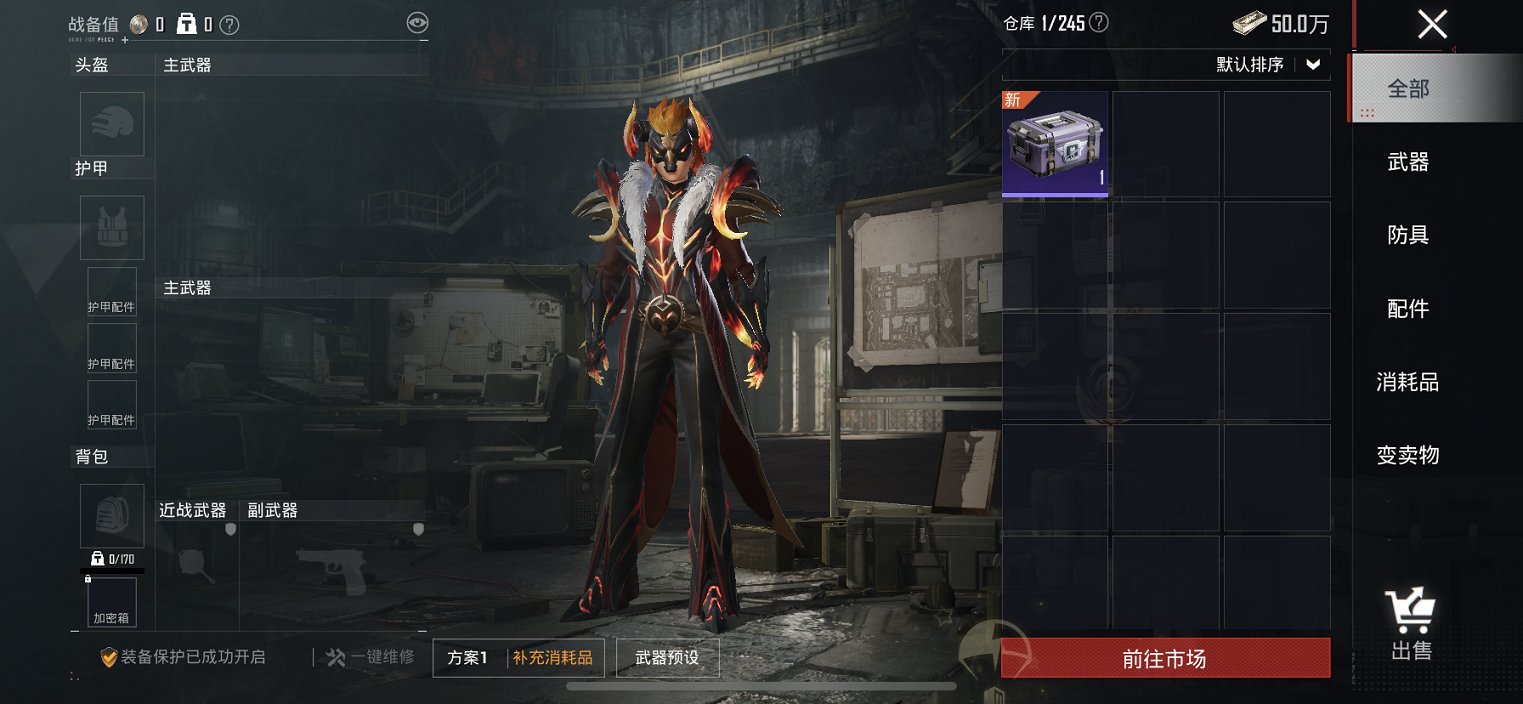1523x704 pixels.
Task: Tap the 出售 sell cart button
Action: (x=1410, y=625)
